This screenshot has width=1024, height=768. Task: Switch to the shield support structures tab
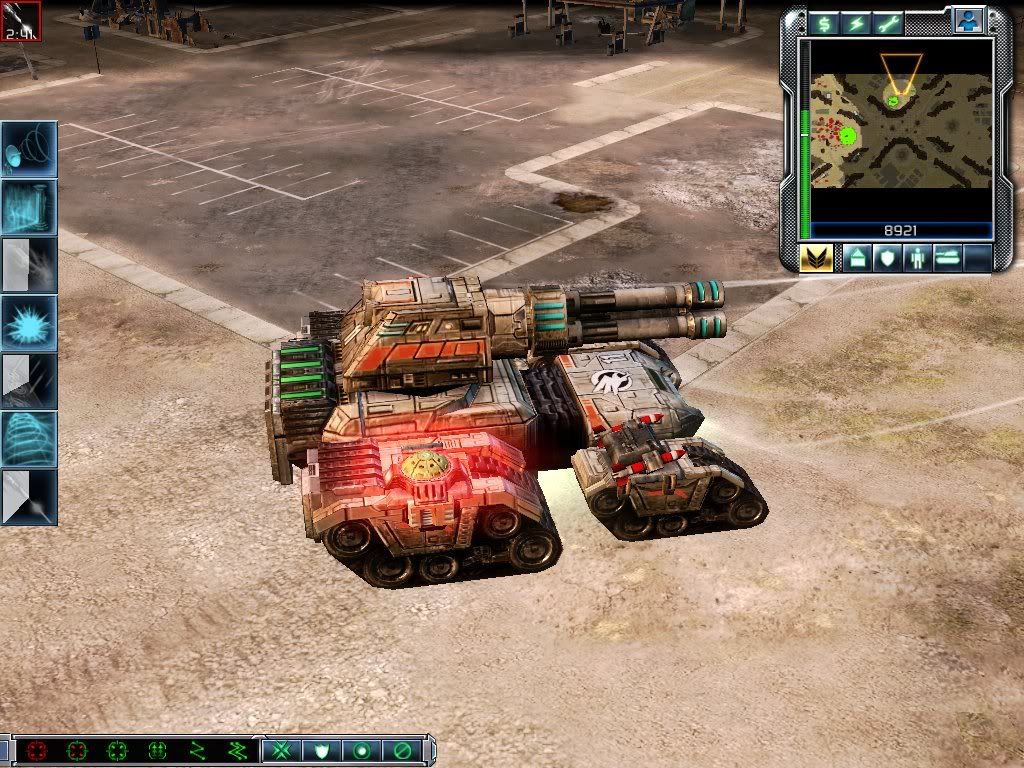coord(887,258)
